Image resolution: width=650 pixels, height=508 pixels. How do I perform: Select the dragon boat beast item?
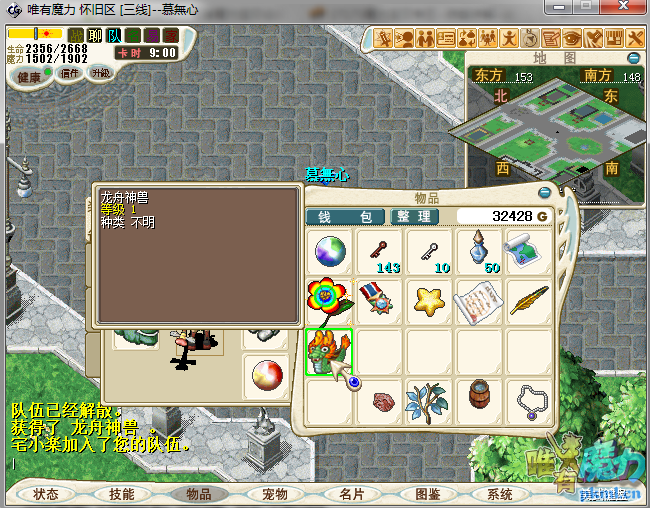click(x=329, y=352)
